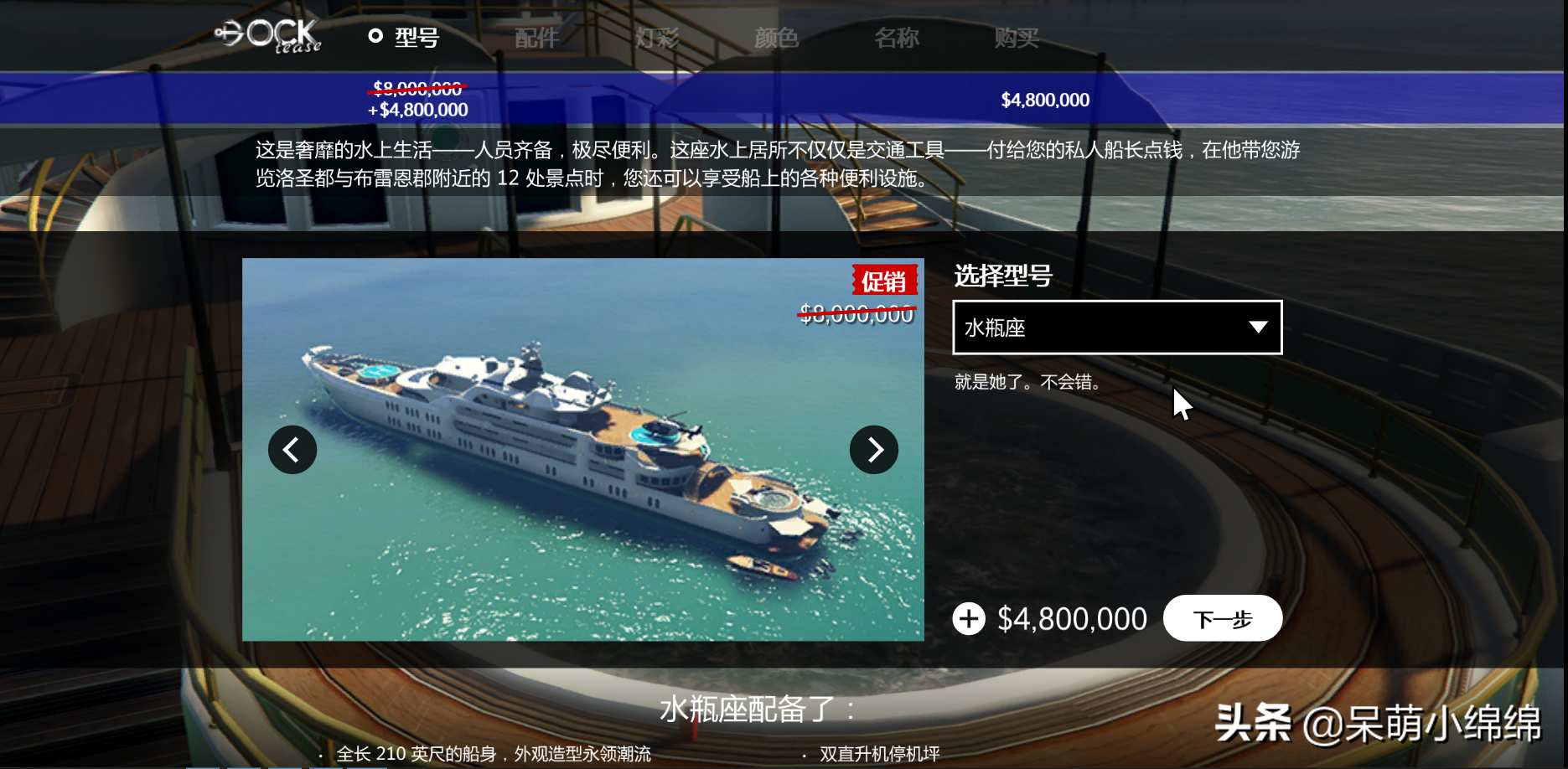Collapse the 选择型号 selector
This screenshot has height=769, width=1568.
(x=1117, y=328)
